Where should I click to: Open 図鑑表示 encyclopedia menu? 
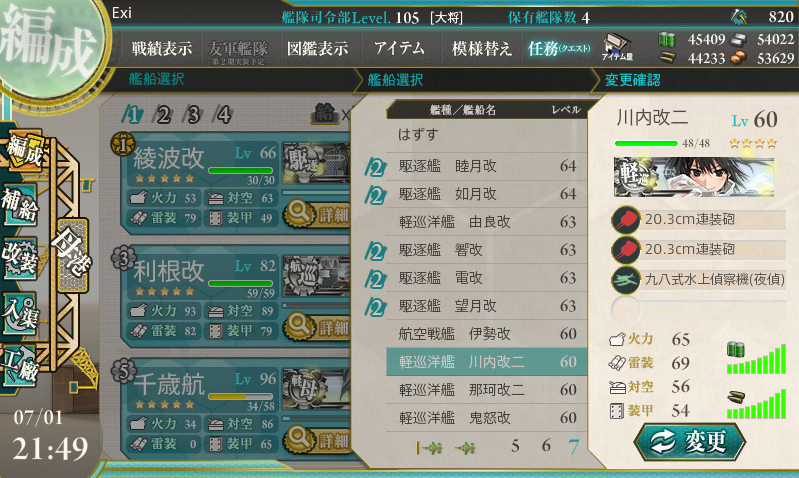point(317,48)
